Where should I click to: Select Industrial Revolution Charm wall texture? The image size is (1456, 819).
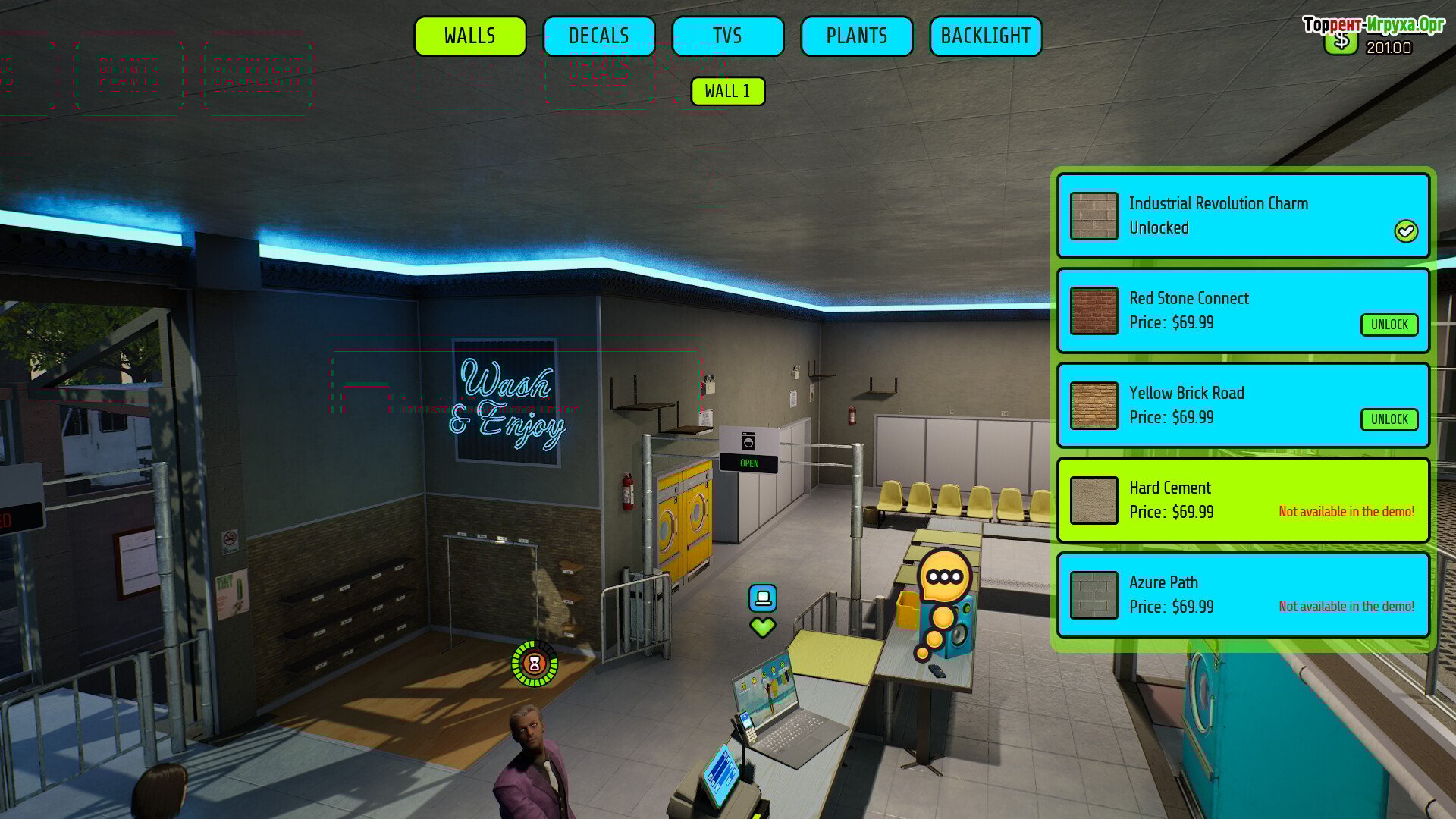[x=1243, y=216]
